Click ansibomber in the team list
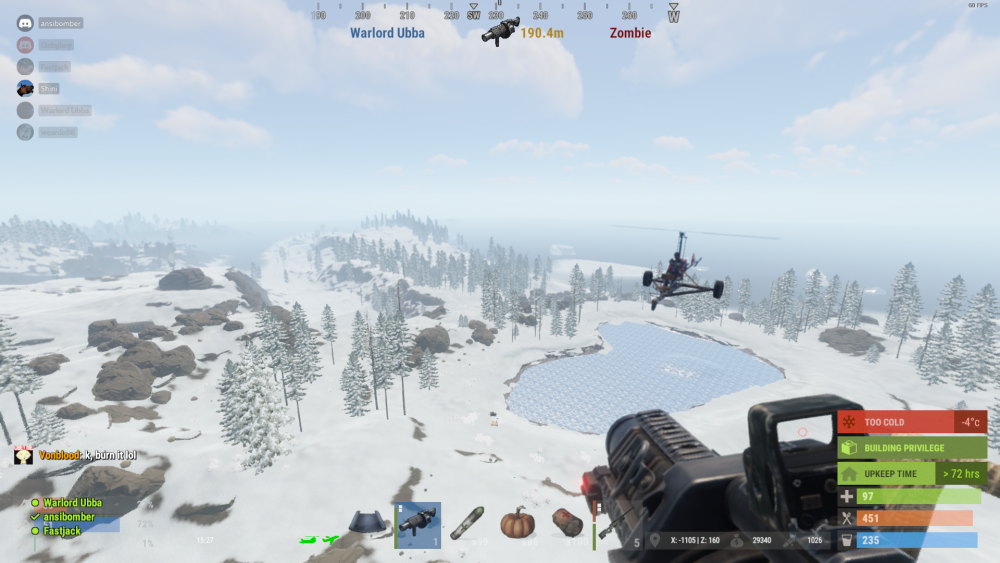Image resolution: width=1000 pixels, height=563 pixels. 69,517
